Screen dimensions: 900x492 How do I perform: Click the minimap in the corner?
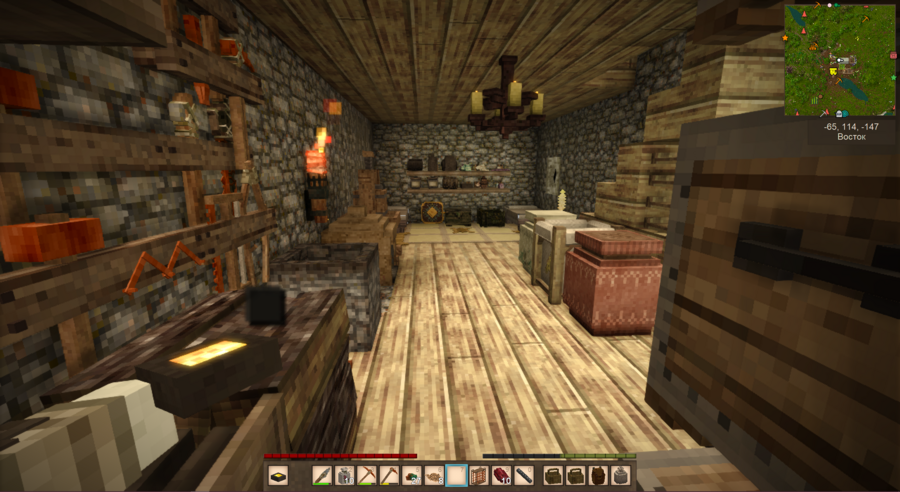point(840,60)
